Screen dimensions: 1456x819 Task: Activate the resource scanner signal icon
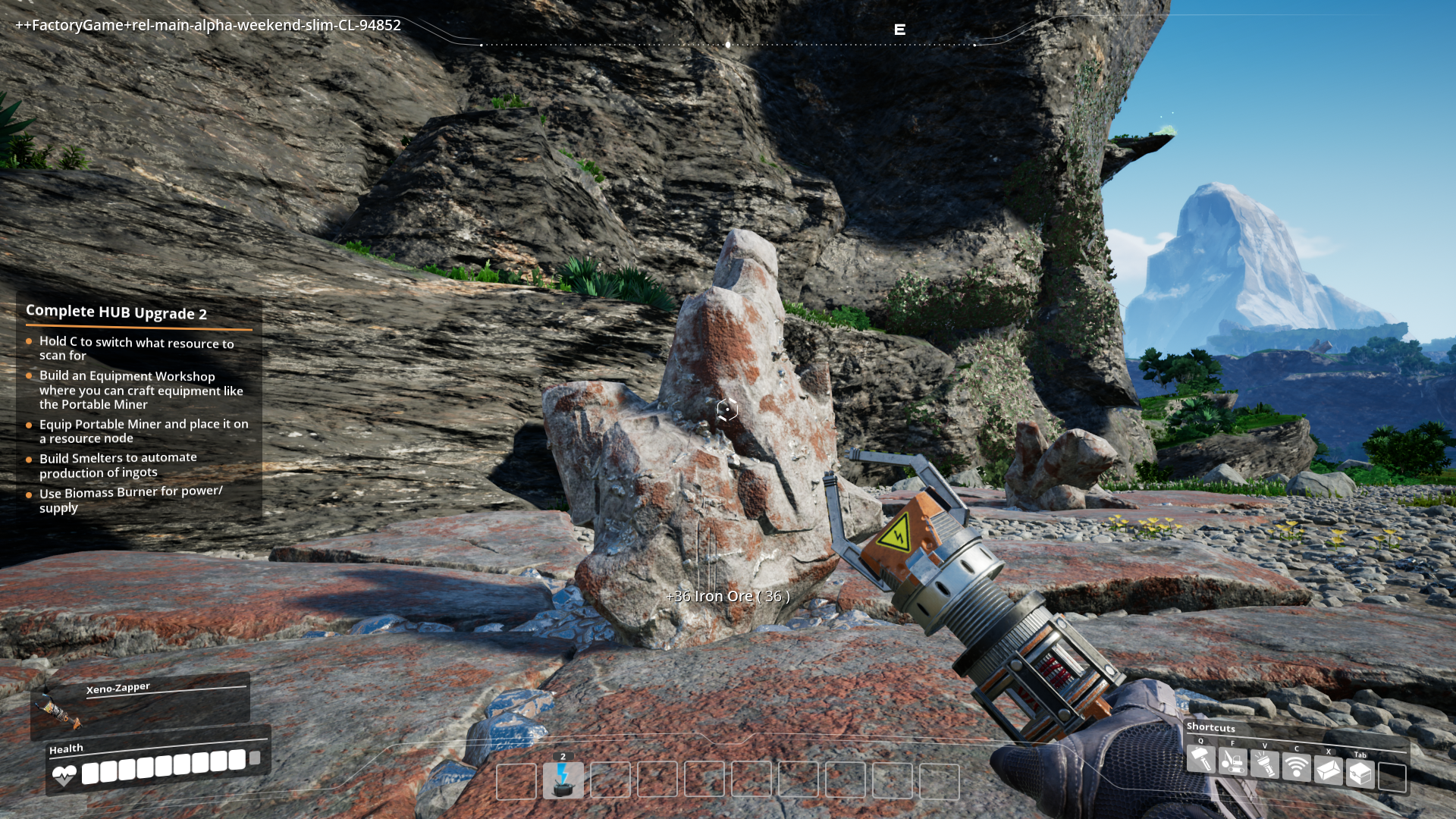click(x=1297, y=767)
